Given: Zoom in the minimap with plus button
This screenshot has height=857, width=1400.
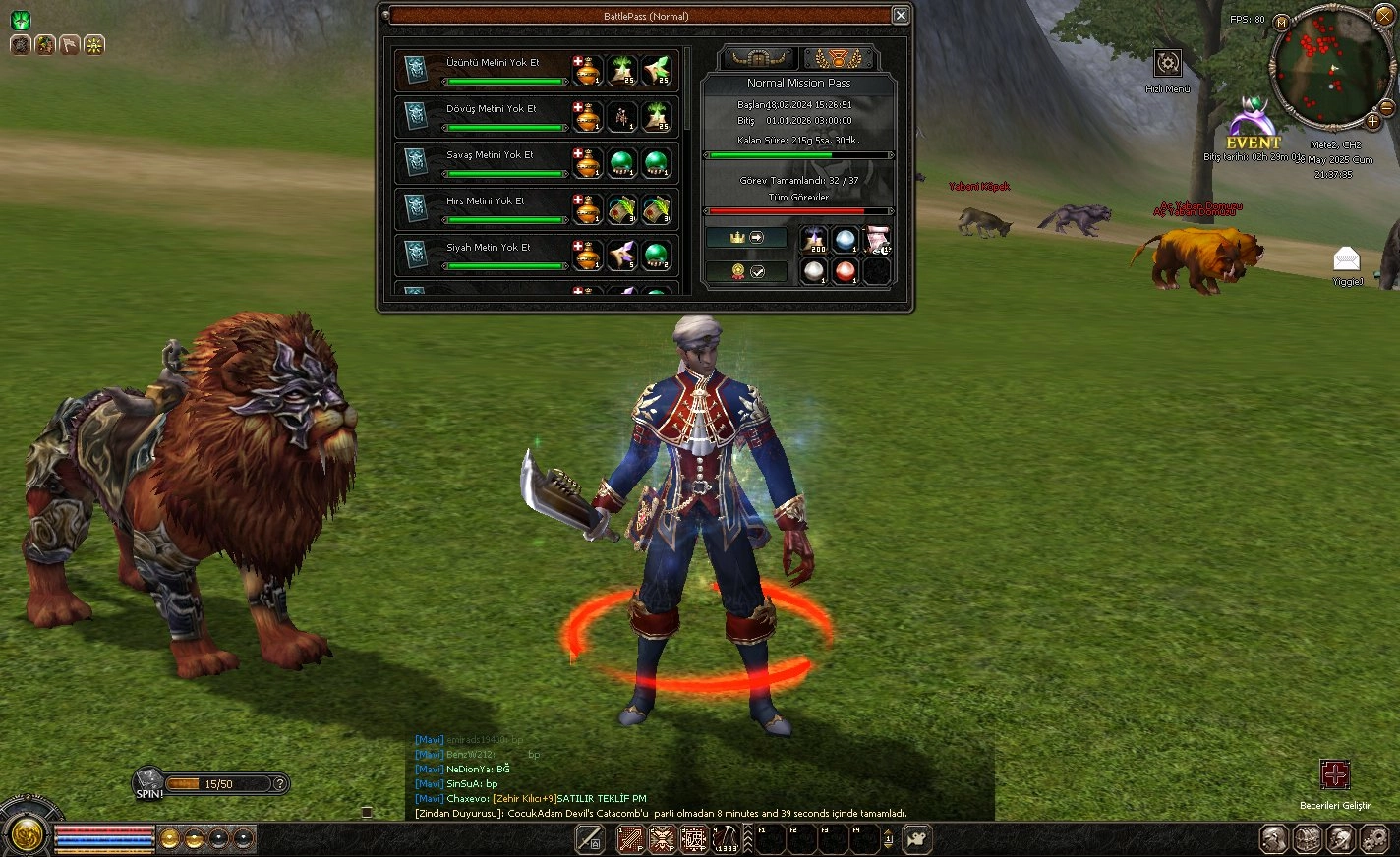Looking at the screenshot, I should [1372, 122].
